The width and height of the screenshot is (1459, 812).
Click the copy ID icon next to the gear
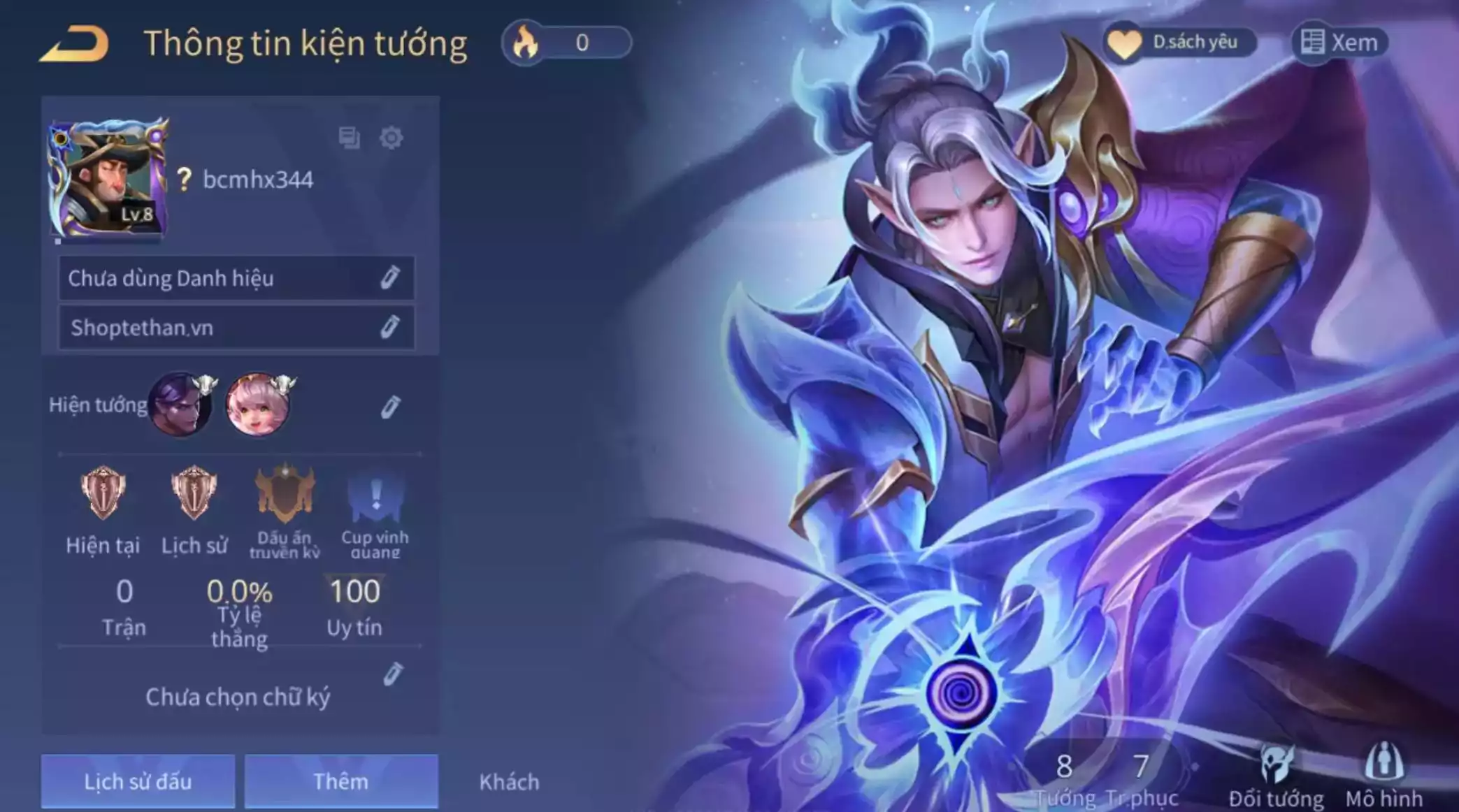[x=349, y=138]
